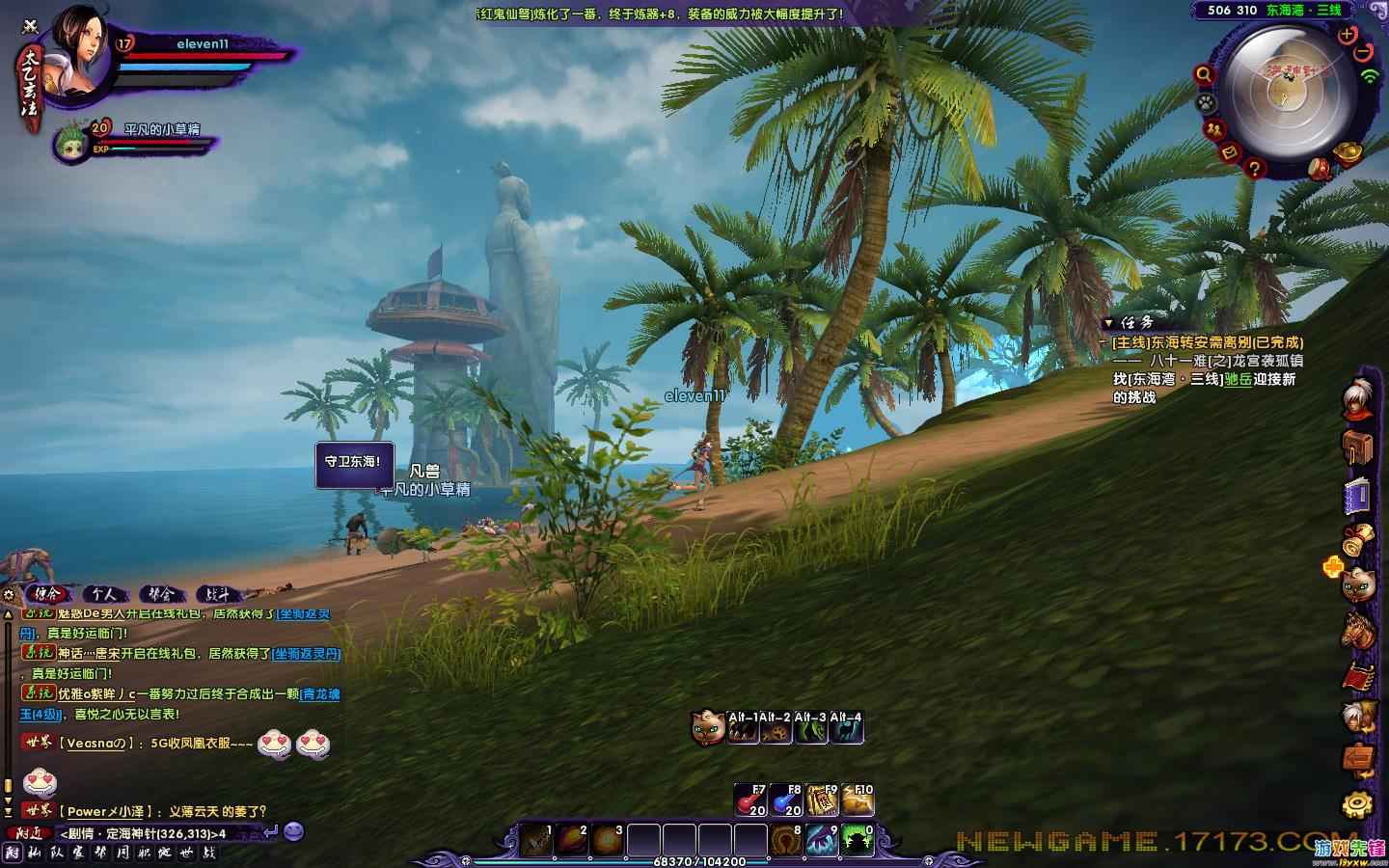This screenshot has height=868, width=1389.
Task: Open the chat settings gear icon
Action: tap(9, 594)
